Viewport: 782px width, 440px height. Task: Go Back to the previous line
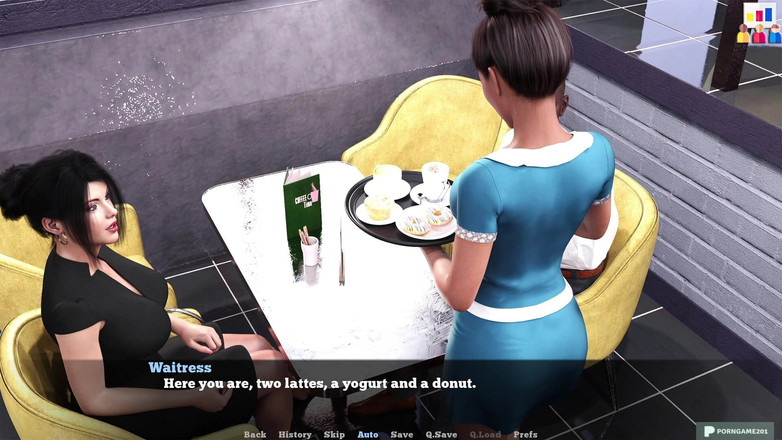255,434
